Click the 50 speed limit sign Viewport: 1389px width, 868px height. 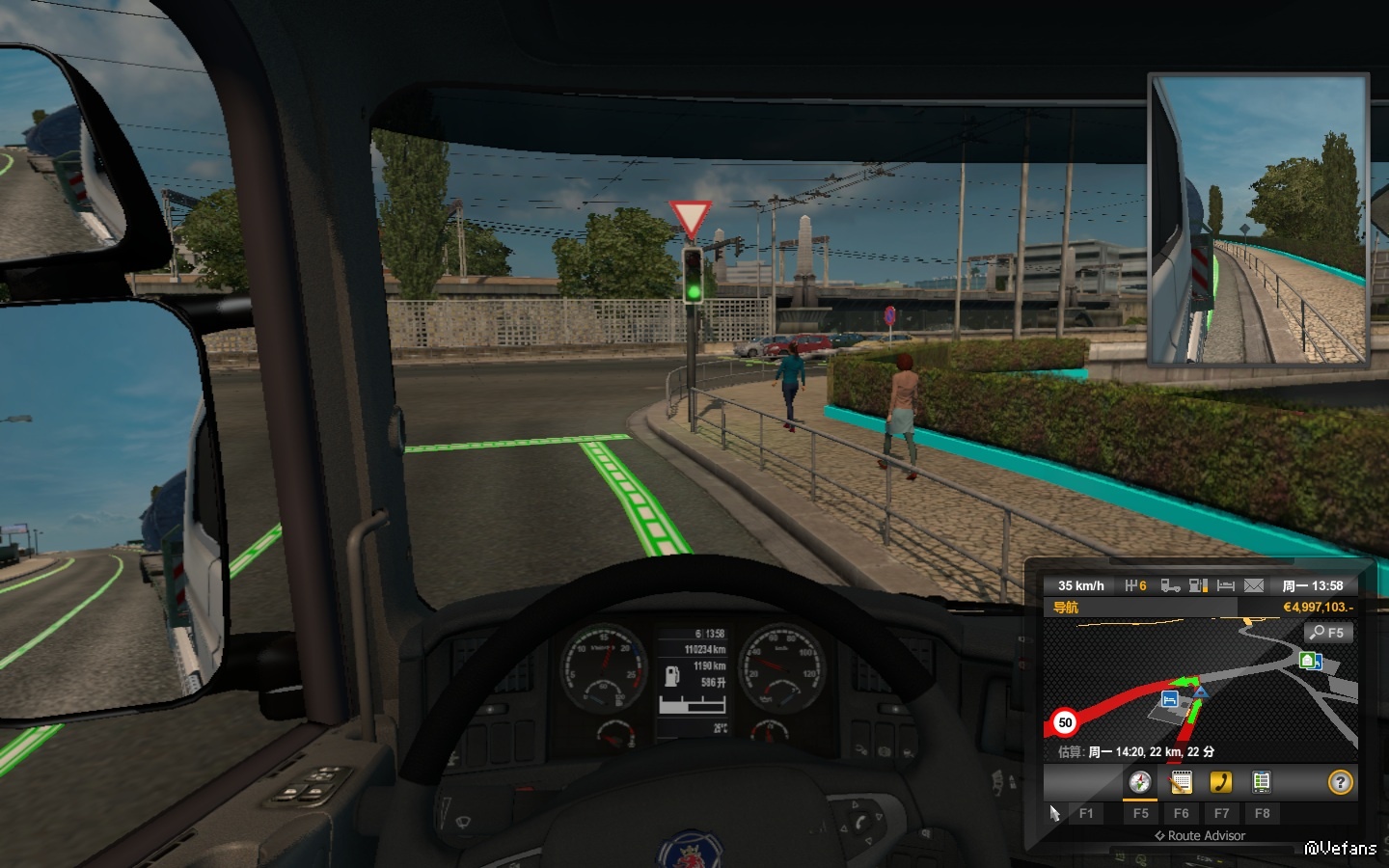click(1065, 722)
